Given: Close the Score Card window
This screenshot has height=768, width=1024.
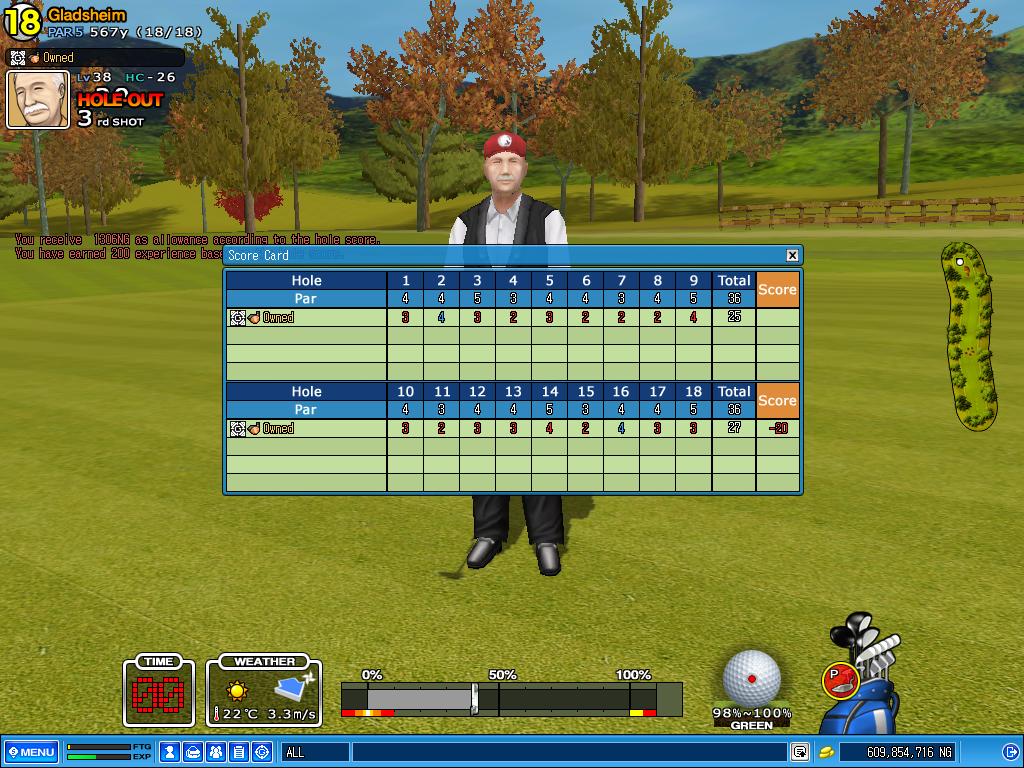Looking at the screenshot, I should click(792, 255).
